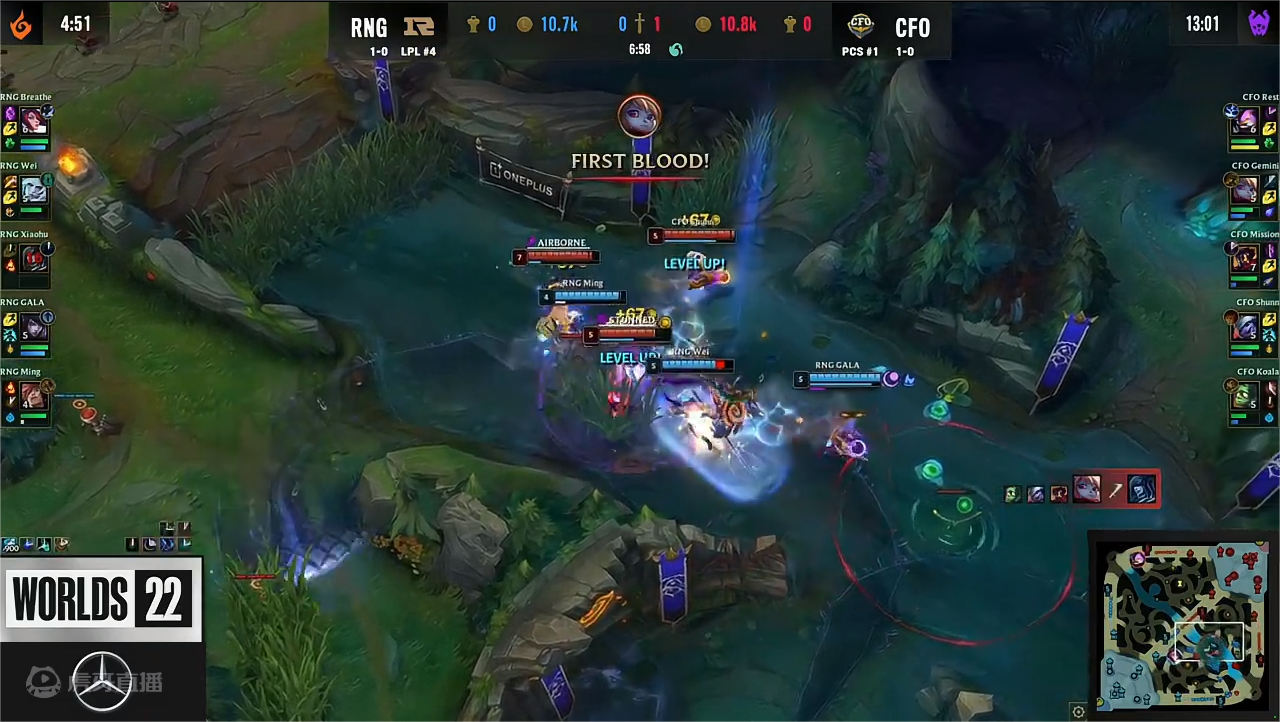This screenshot has width=1280, height=722.
Task: Choose CFO Koala's champion portrait
Action: tap(1246, 396)
